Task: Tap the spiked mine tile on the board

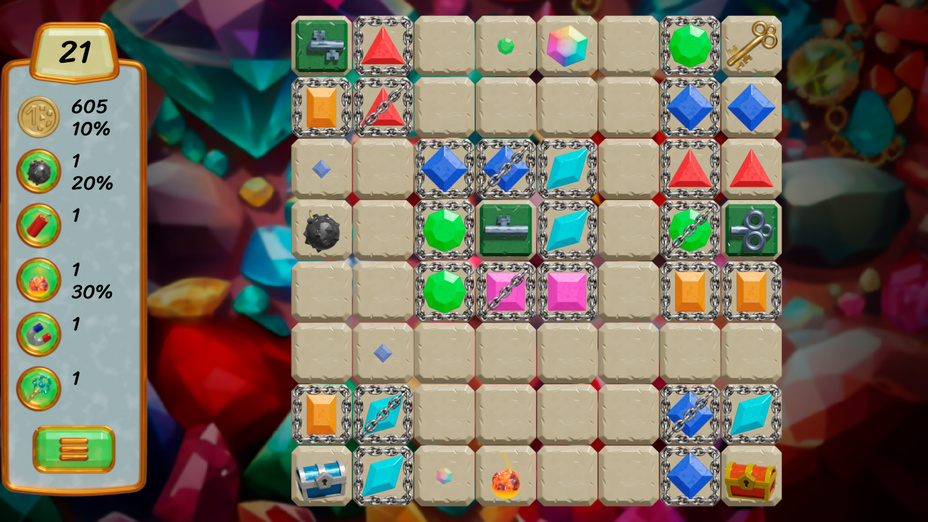Action: pyautogui.click(x=321, y=231)
